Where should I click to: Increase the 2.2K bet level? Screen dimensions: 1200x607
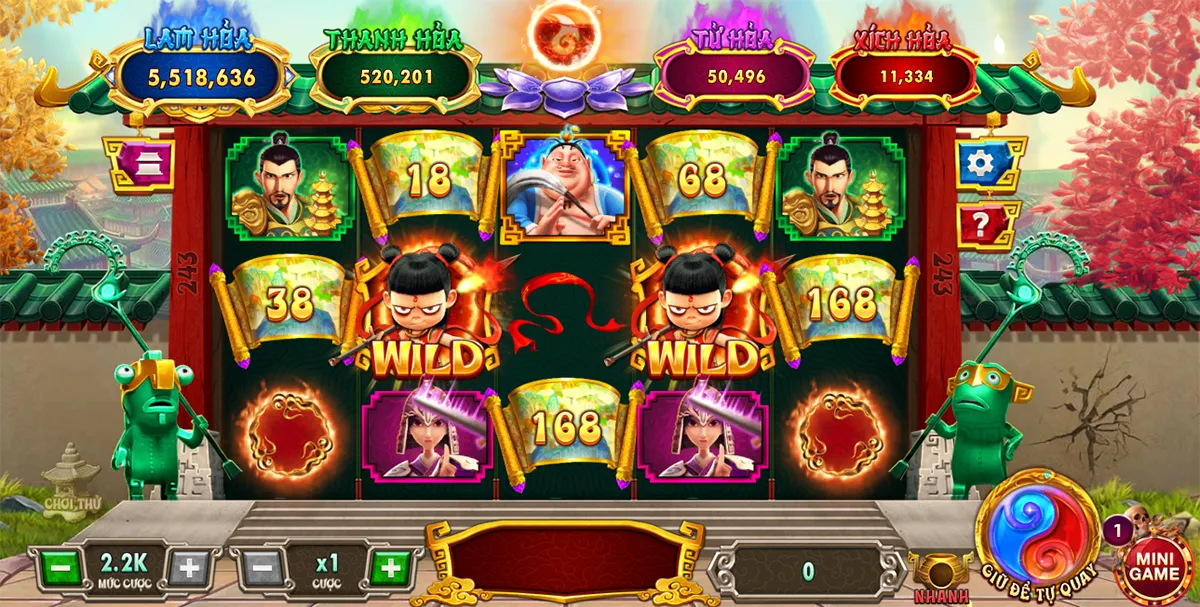click(187, 567)
